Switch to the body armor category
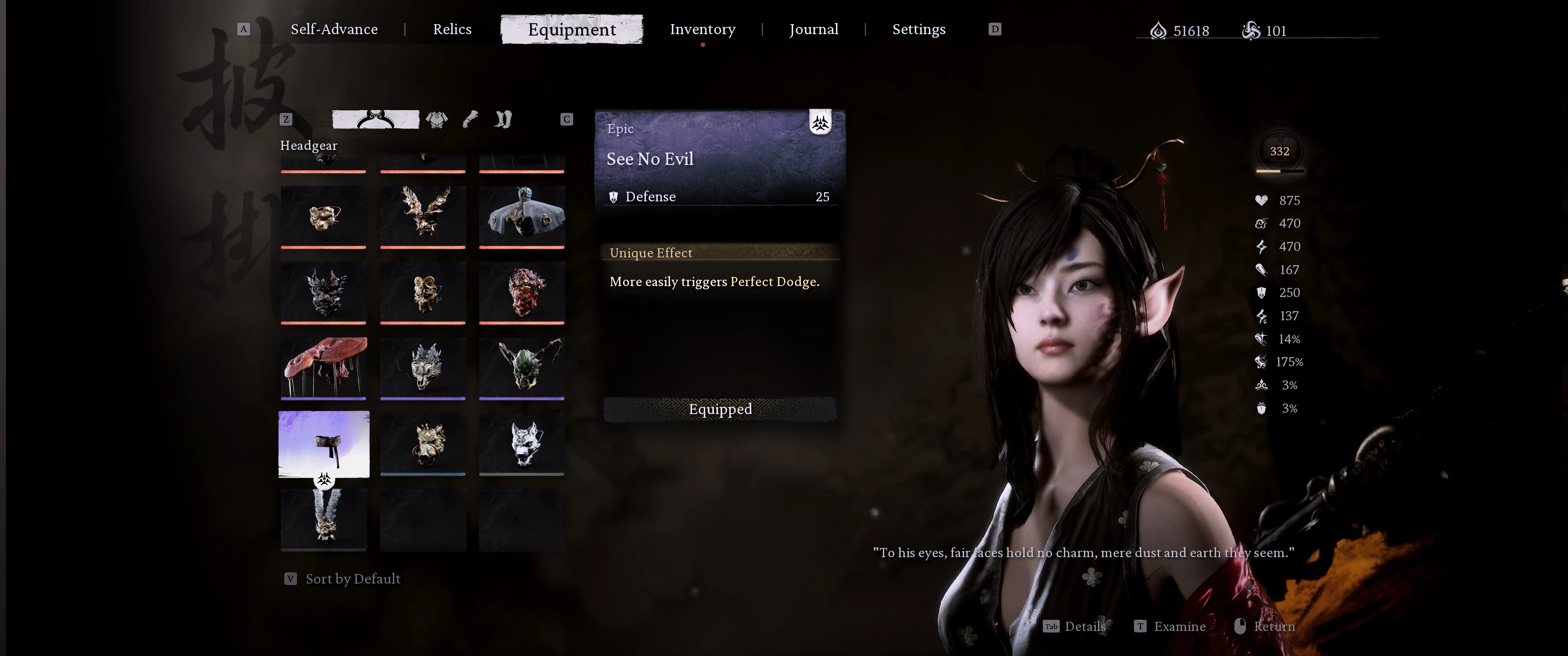Image resolution: width=1568 pixels, height=656 pixels. click(436, 119)
